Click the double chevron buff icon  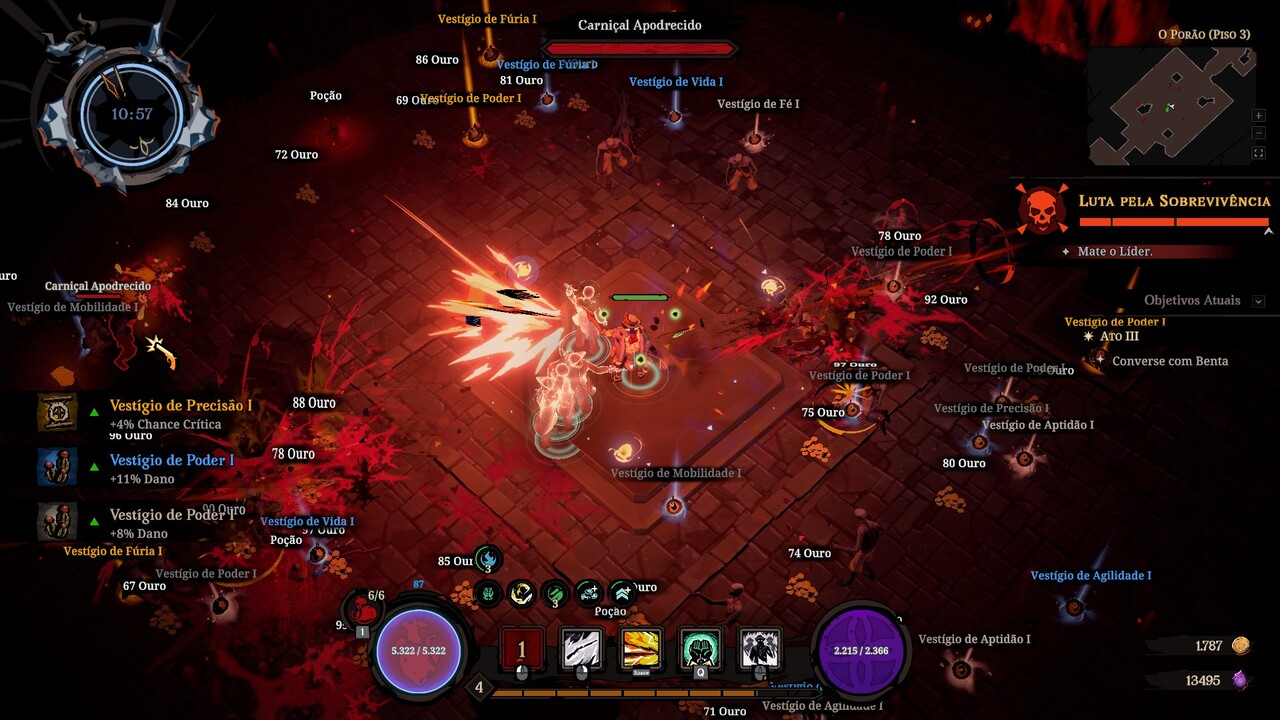click(x=622, y=593)
